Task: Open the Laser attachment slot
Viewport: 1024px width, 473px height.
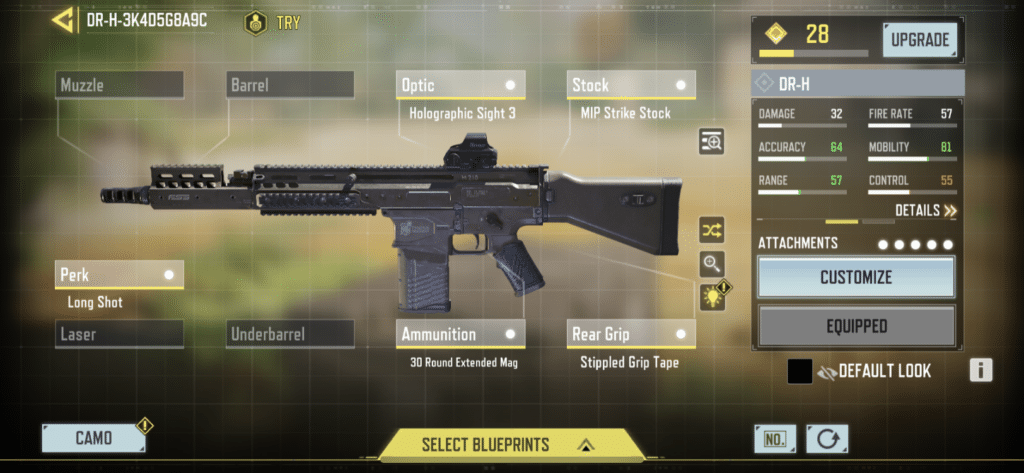Action: 119,334
